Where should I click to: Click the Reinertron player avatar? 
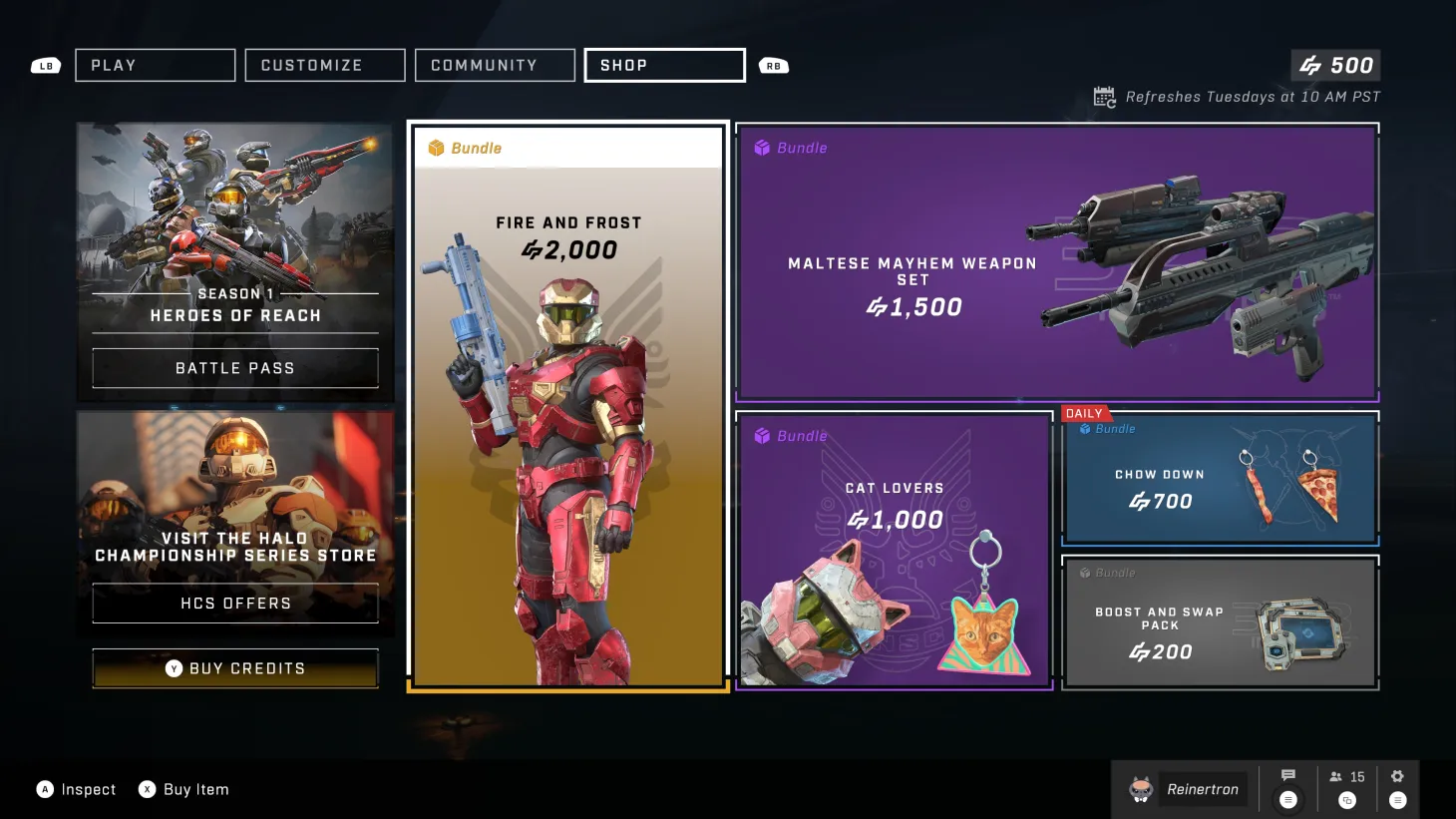[x=1140, y=788]
